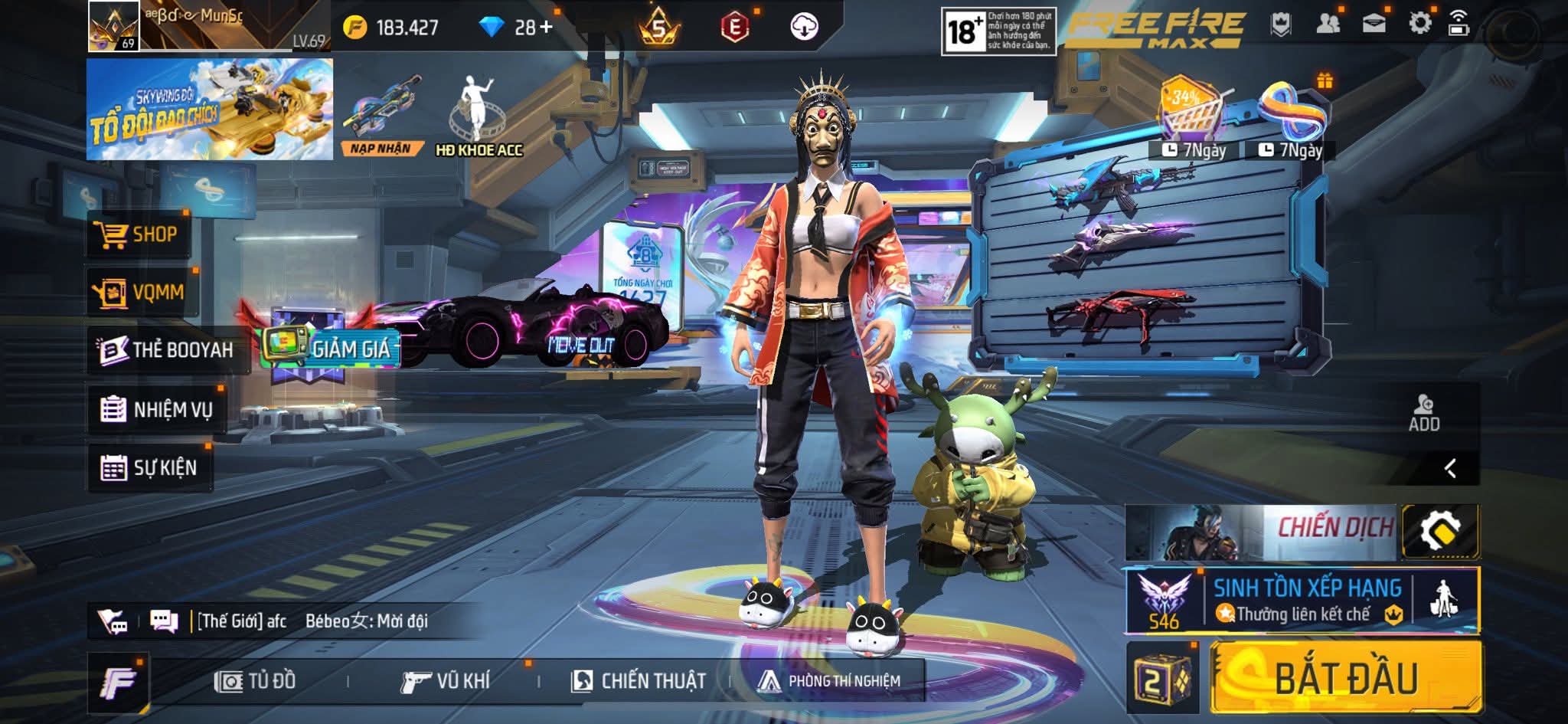
Task: Open the friends list icon
Action: (1328, 24)
